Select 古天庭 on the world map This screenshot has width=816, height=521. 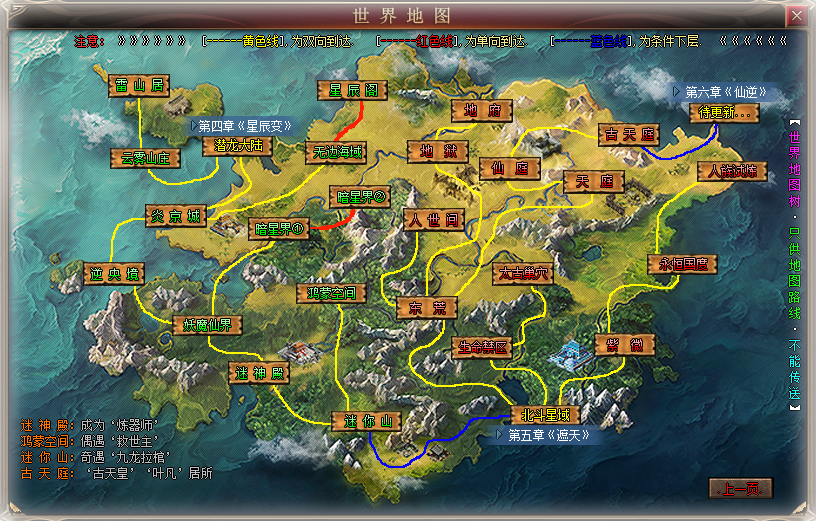(x=629, y=134)
